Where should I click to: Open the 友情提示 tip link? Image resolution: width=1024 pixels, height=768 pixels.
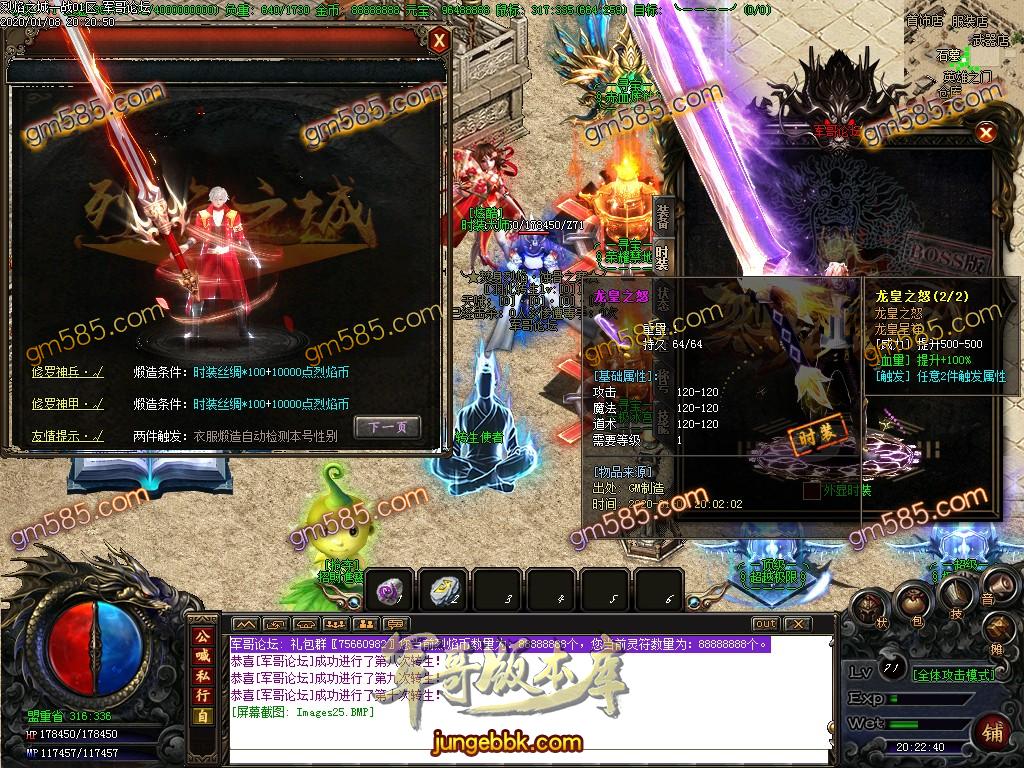[67, 436]
